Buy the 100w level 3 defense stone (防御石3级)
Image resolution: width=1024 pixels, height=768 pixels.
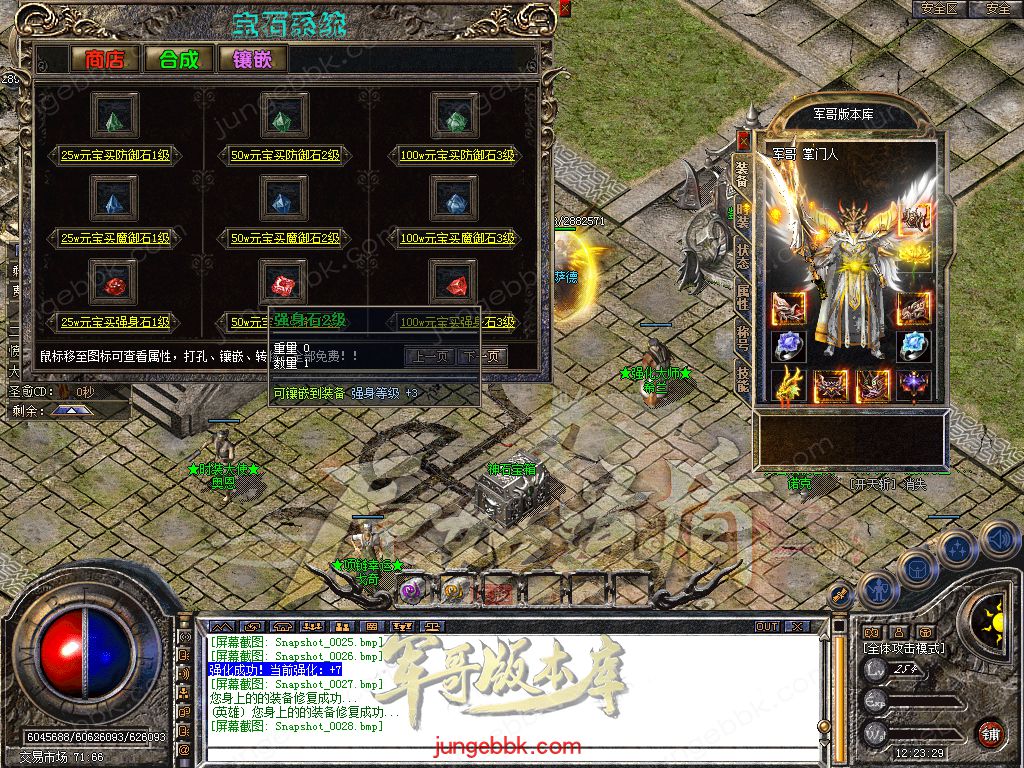(x=457, y=155)
